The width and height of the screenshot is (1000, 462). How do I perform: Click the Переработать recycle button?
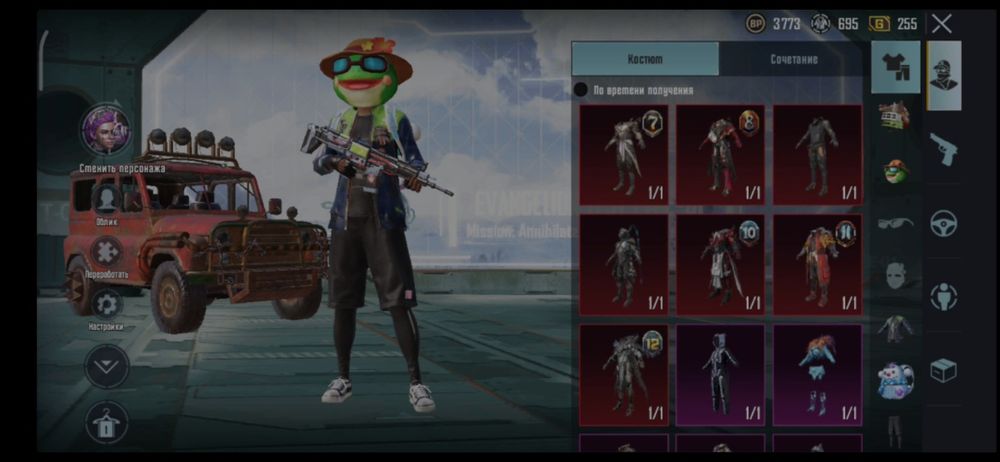coord(106,251)
